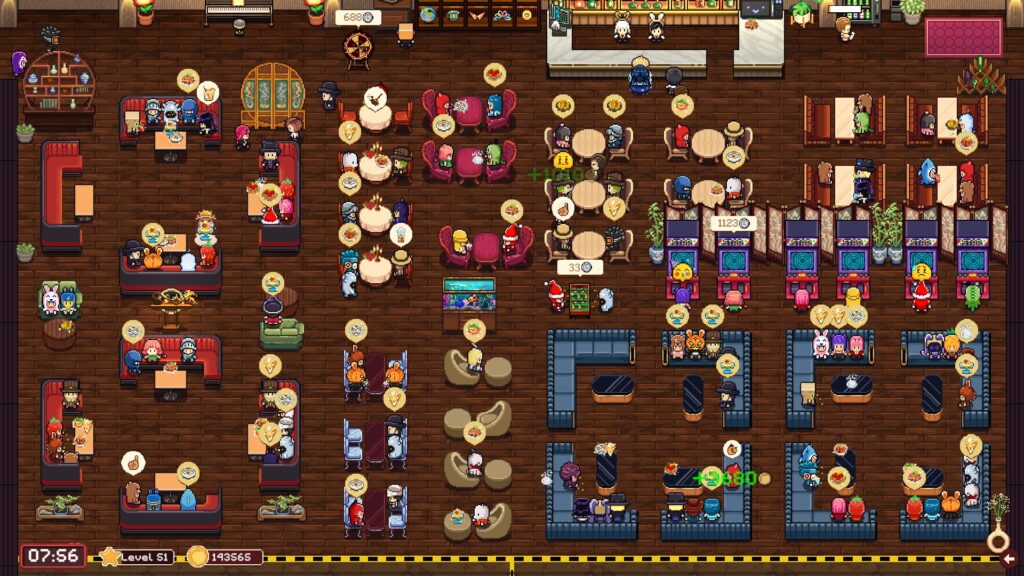Collect the 688 coin bubble
Image resolution: width=1024 pixels, height=576 pixels.
tap(356, 18)
